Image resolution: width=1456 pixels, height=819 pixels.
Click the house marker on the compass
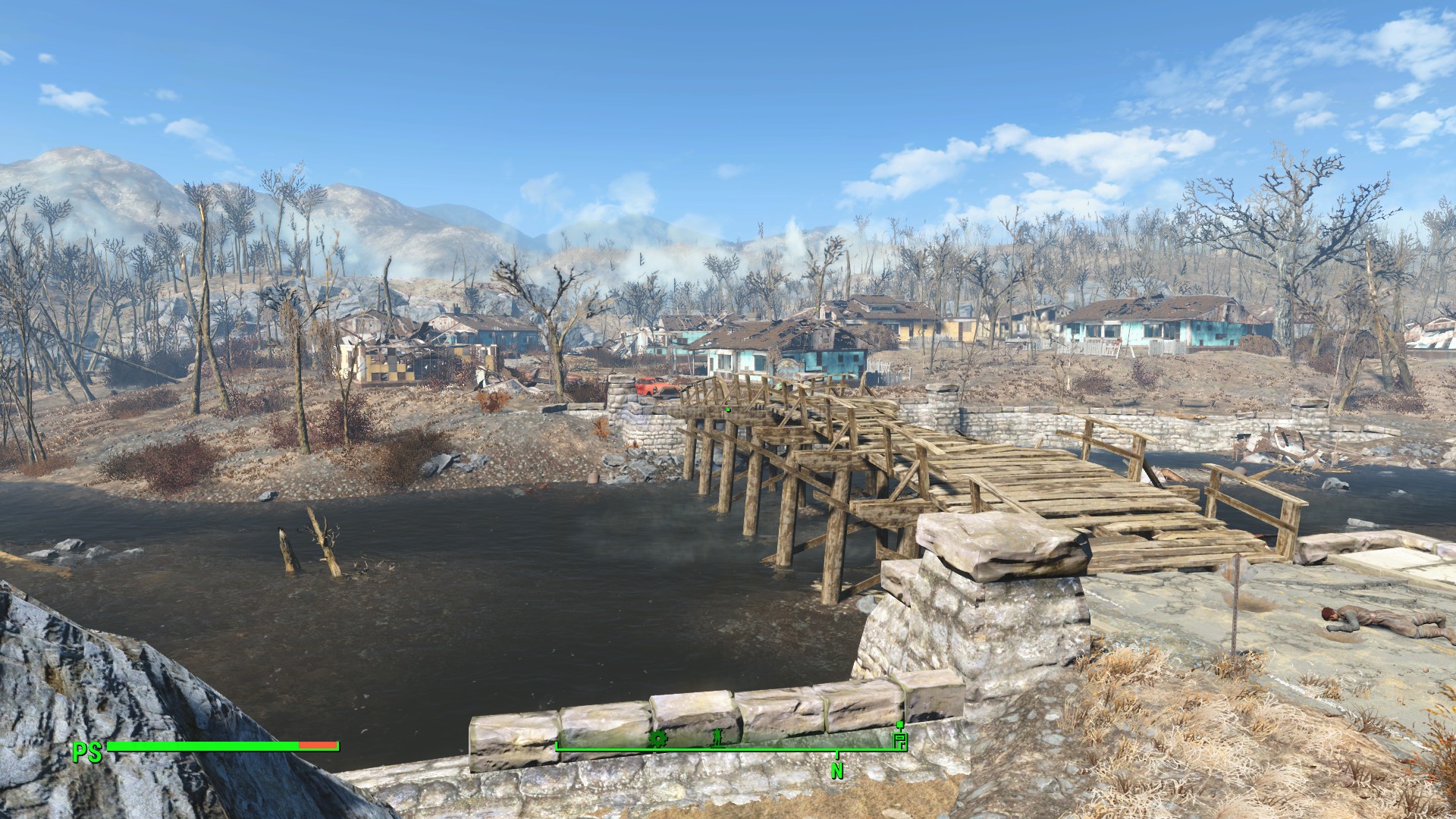(900, 739)
